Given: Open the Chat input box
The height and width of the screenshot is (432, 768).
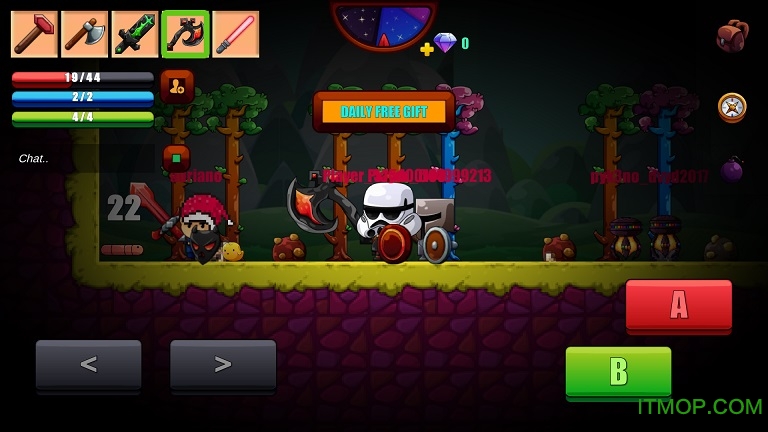Looking at the screenshot, I should click(x=34, y=158).
